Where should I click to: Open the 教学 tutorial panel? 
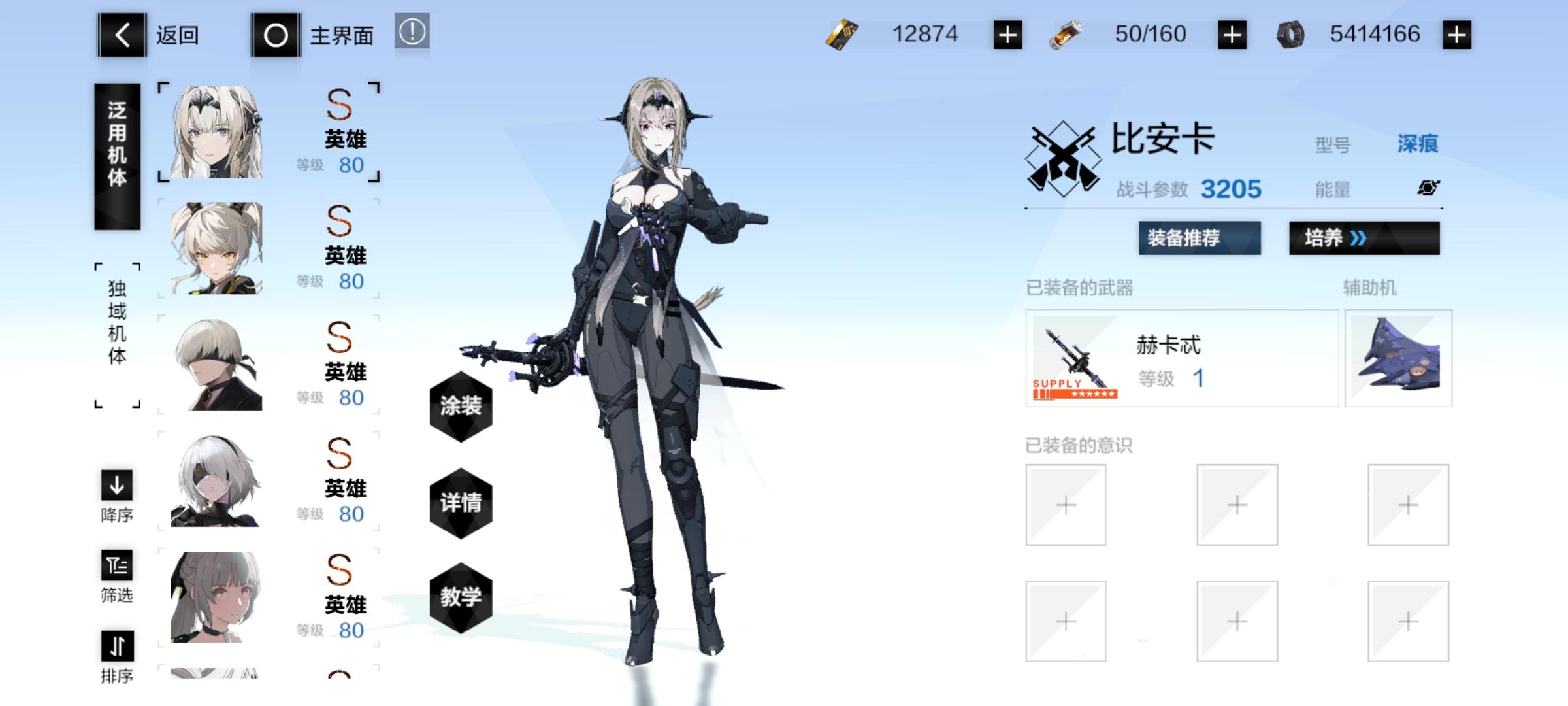point(461,598)
